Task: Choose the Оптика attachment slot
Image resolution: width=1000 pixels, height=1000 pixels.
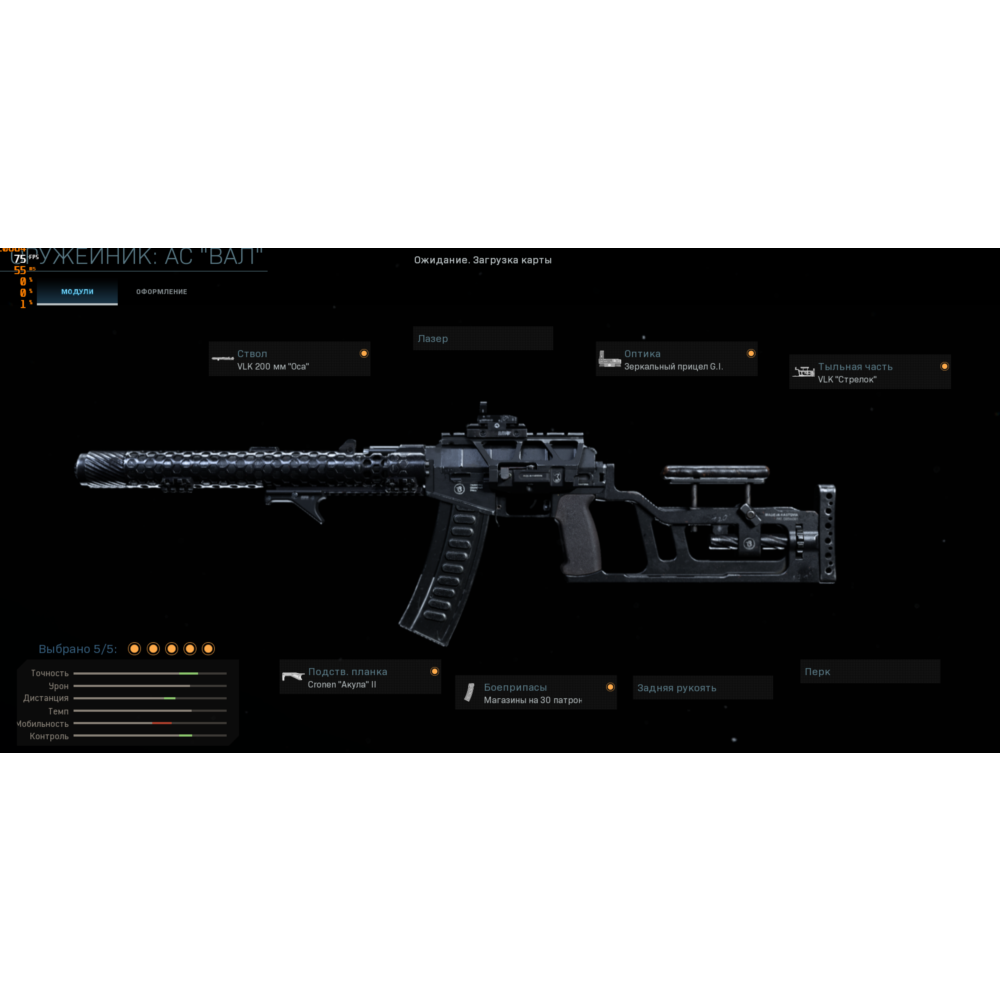Action: pyautogui.click(x=677, y=360)
